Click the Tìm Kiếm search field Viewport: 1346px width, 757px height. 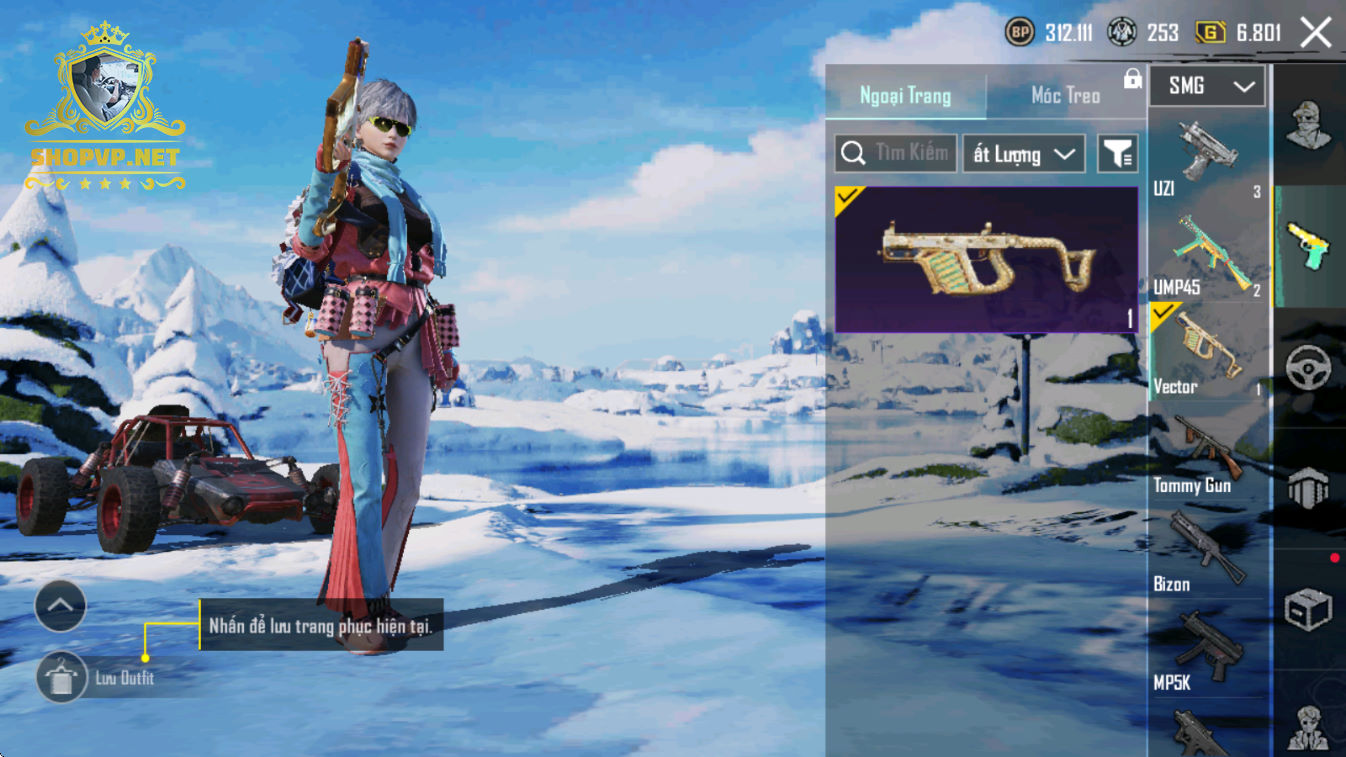[896, 154]
